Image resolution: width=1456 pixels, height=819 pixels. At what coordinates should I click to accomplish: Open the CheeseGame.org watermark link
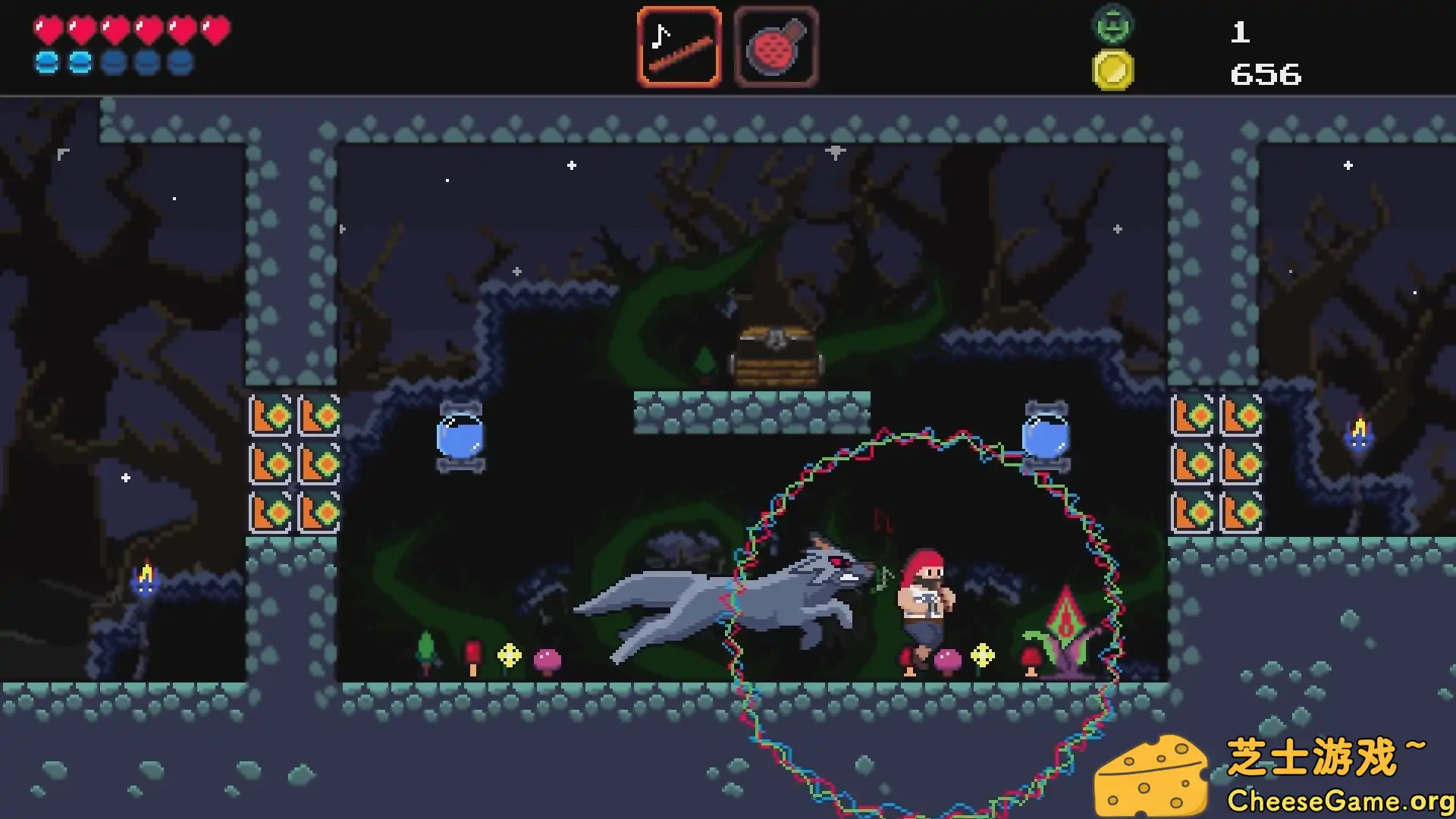coord(1339,801)
